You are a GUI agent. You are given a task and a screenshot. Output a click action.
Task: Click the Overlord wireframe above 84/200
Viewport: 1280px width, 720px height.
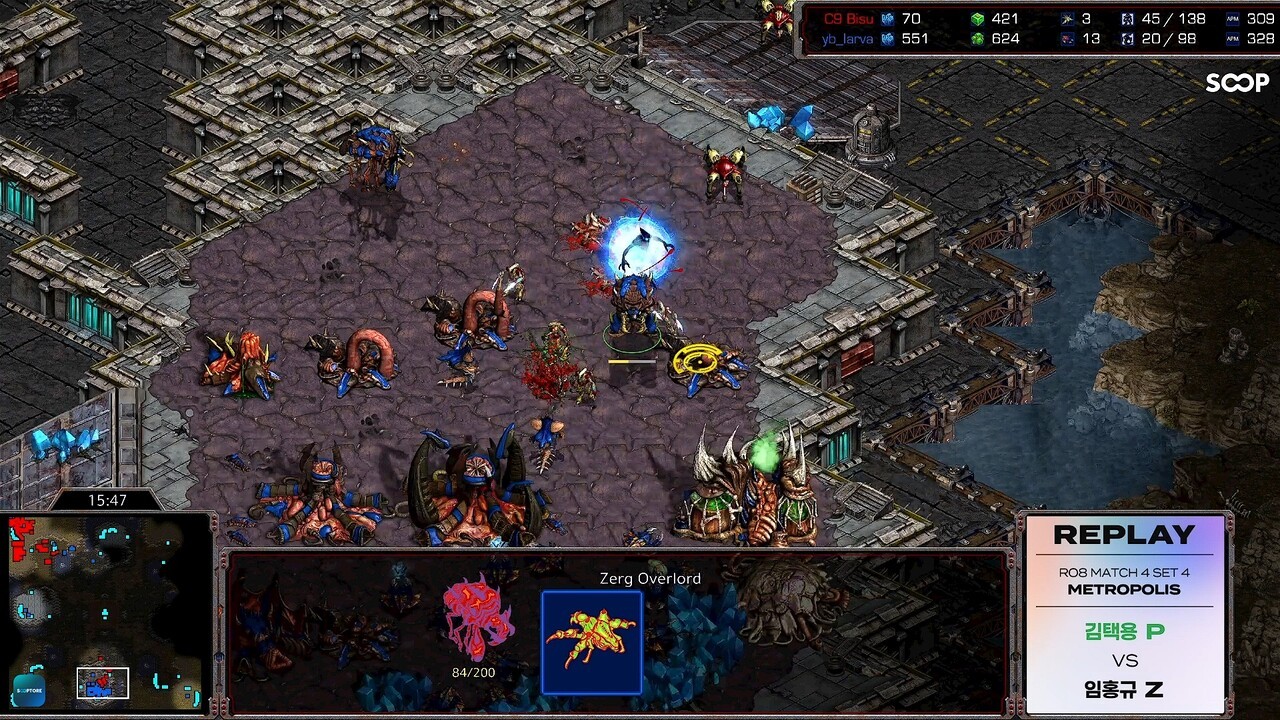click(477, 618)
